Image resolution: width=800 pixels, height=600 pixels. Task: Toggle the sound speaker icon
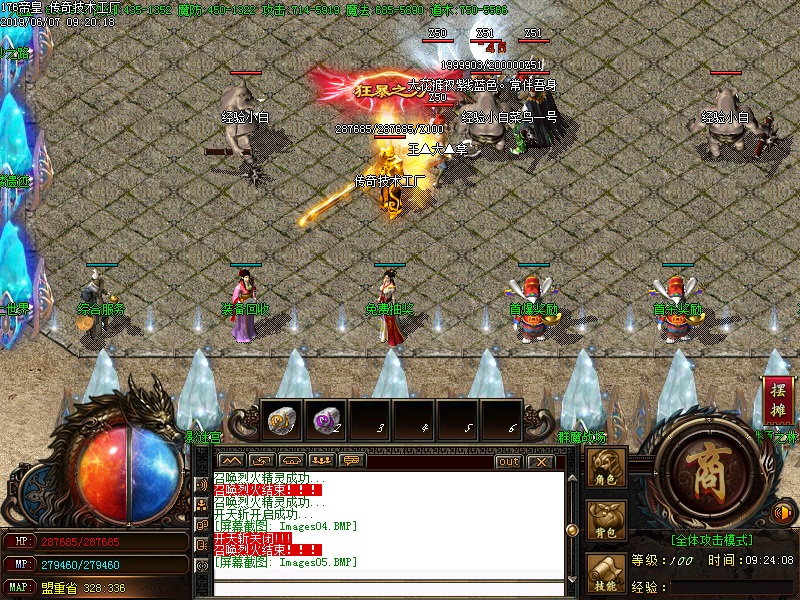pyautogui.click(x=785, y=513)
